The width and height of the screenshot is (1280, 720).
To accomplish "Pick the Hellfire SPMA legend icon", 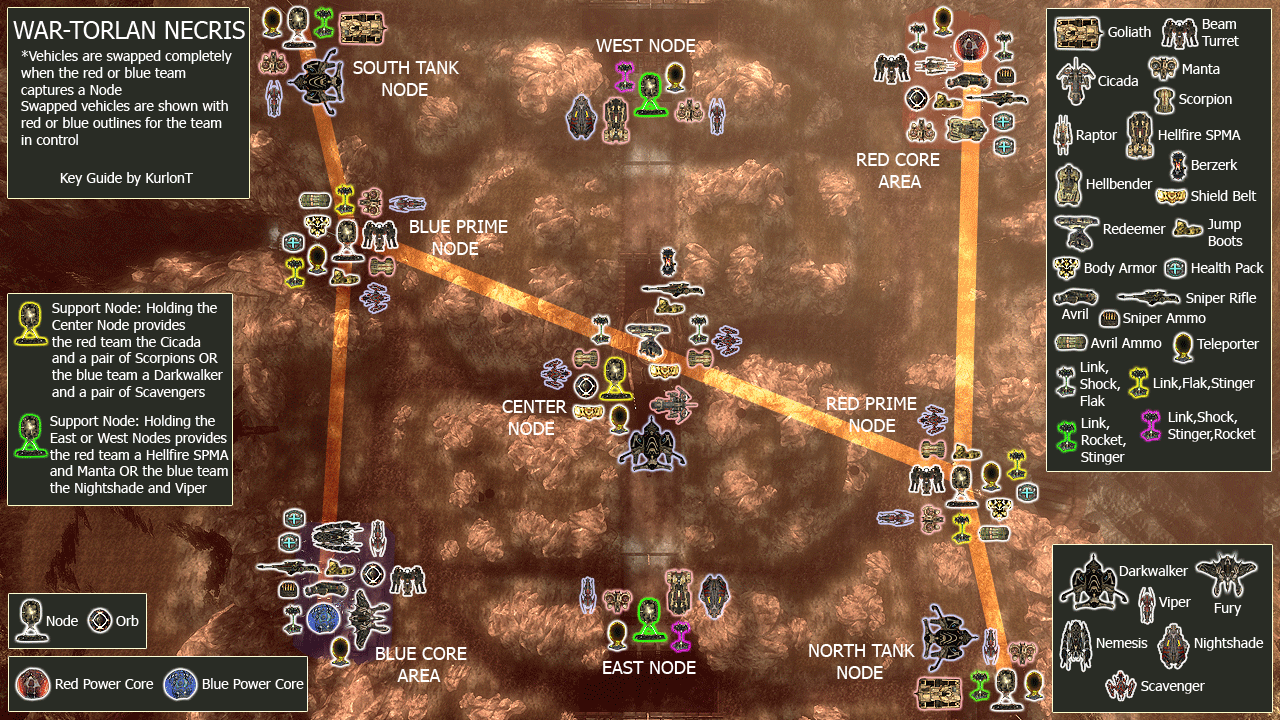I will (x=1140, y=135).
